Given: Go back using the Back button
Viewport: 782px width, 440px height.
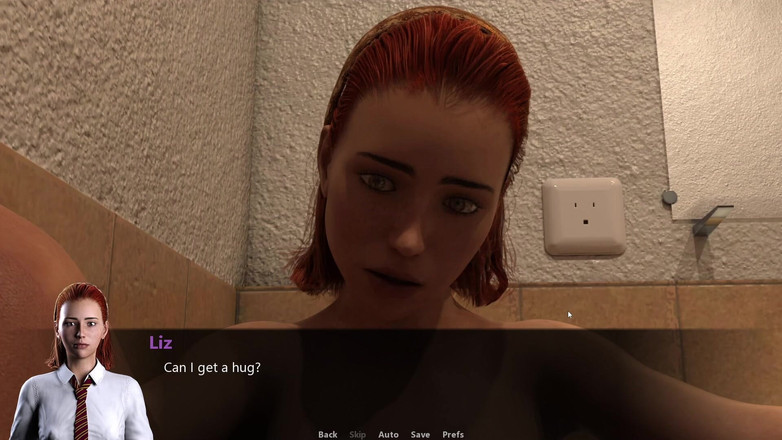Looking at the screenshot, I should [x=327, y=434].
